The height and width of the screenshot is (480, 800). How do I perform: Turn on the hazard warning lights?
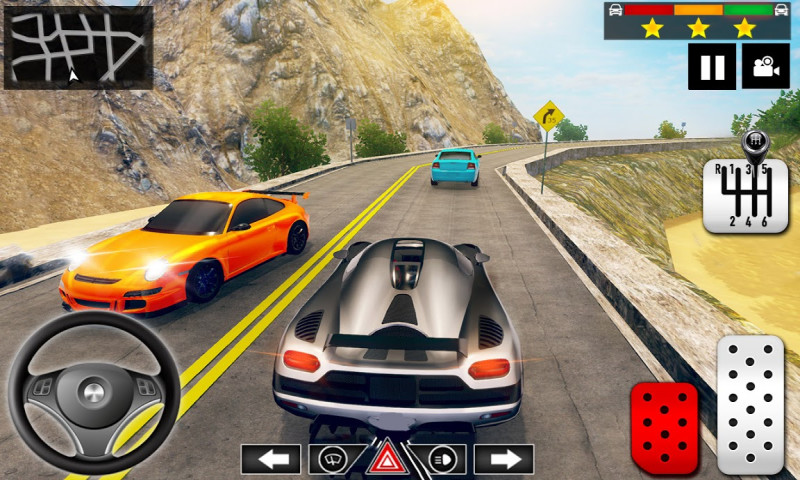pos(386,459)
